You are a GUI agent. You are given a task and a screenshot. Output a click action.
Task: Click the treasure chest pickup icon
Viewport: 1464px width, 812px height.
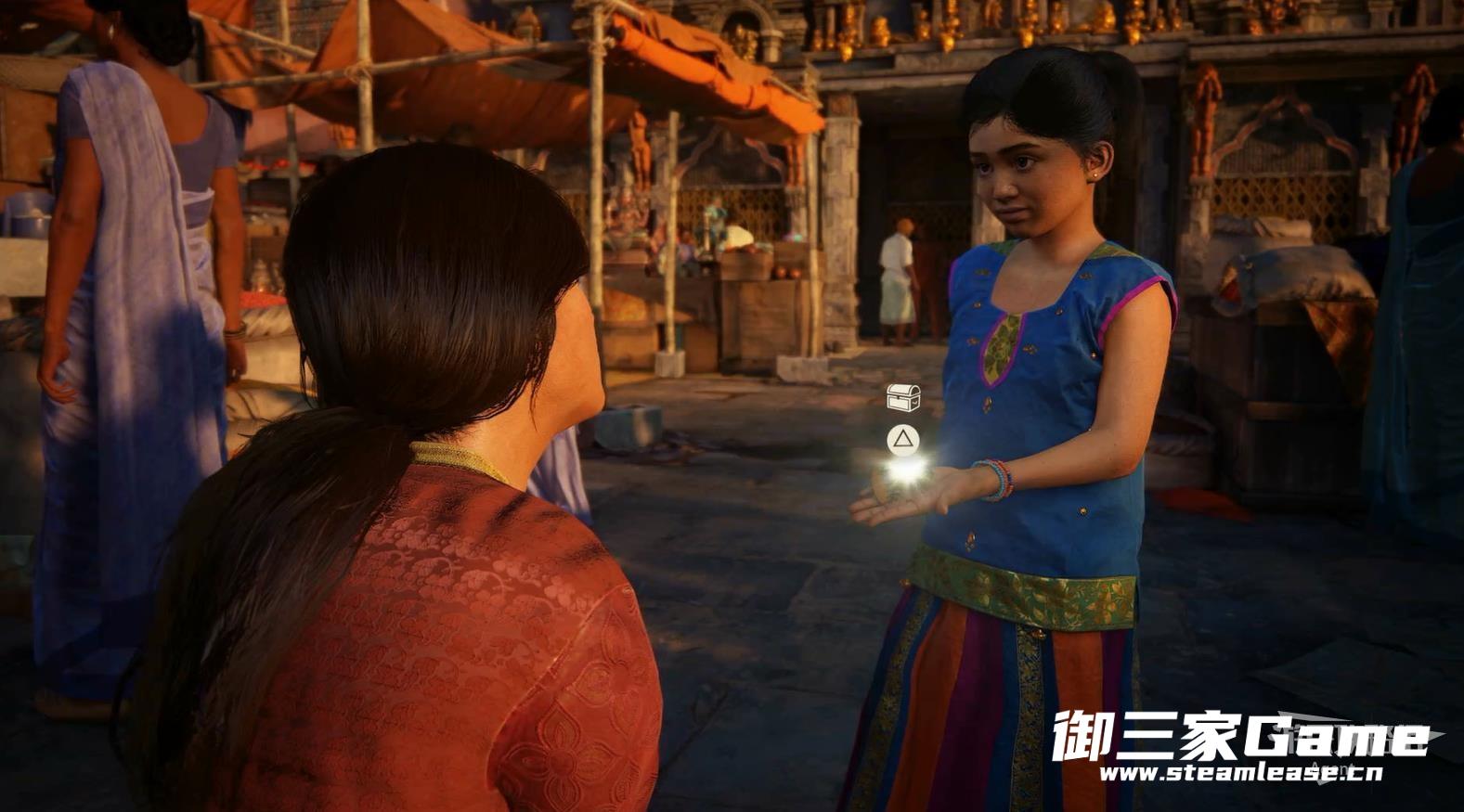[x=902, y=397]
